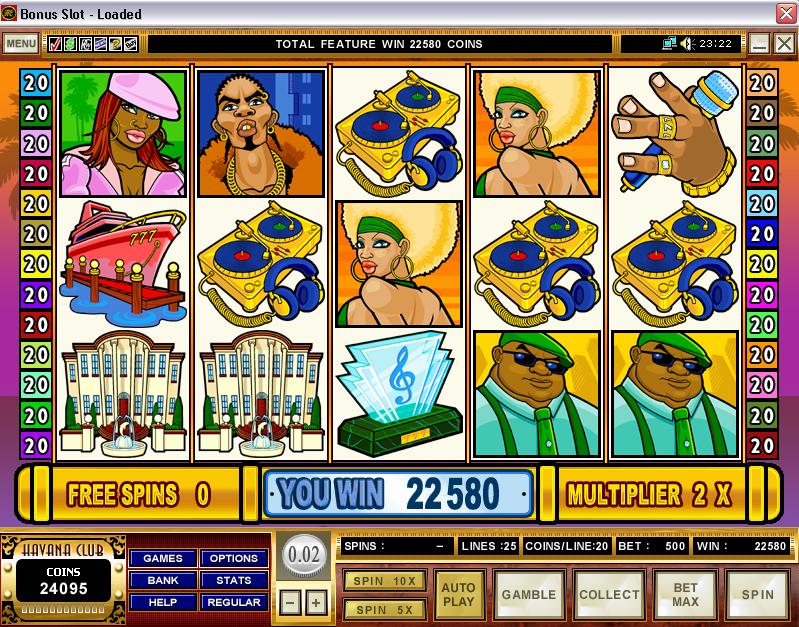Open the Help page

pos(163,602)
